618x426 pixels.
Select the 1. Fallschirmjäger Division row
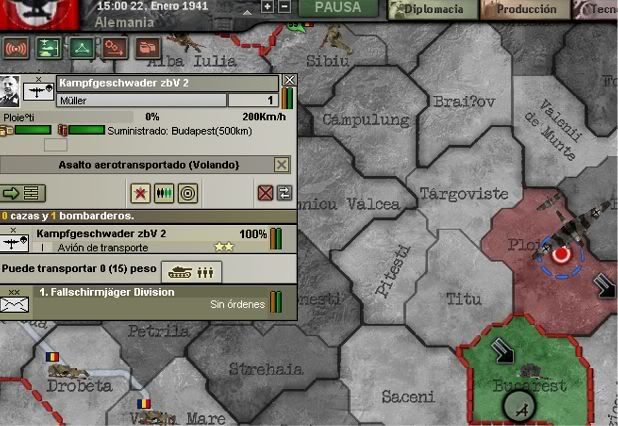[140, 298]
